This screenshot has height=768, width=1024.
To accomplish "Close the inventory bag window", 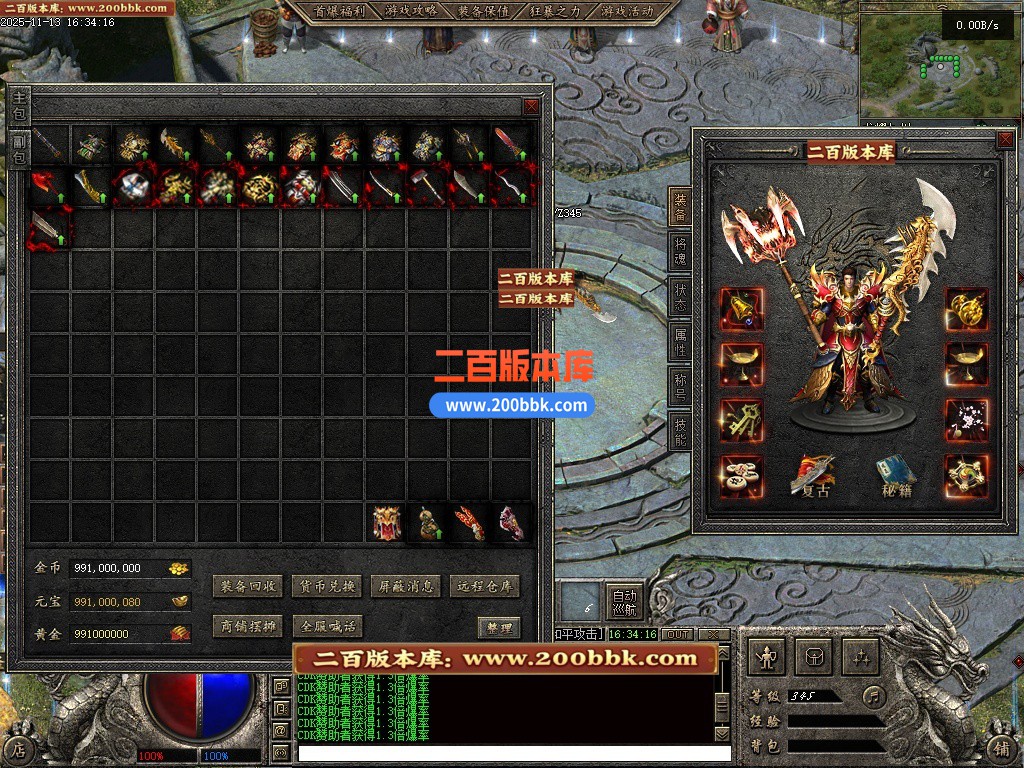I will click(531, 106).
